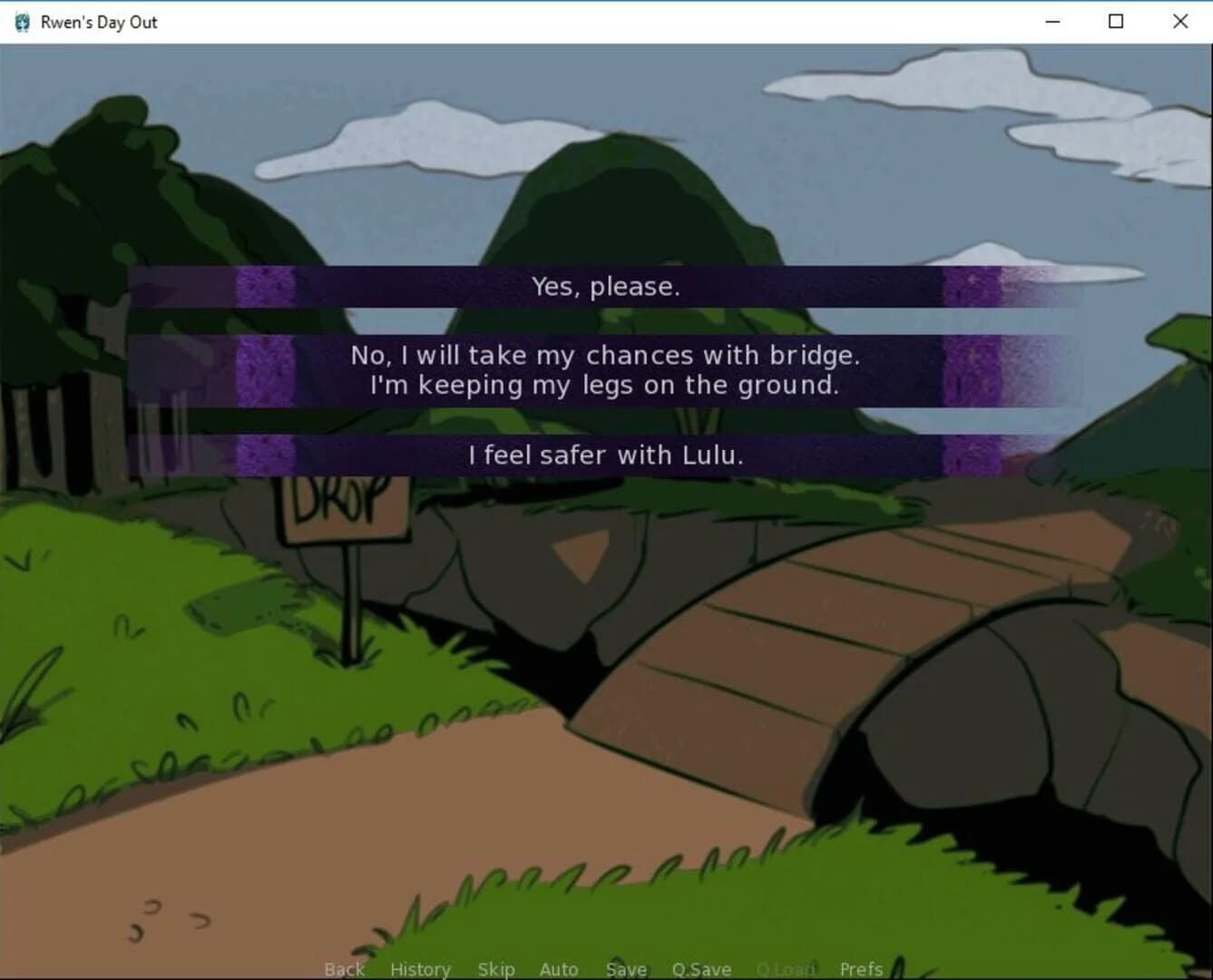This screenshot has height=980, width=1213.
Task: Minimize the game window
Action: (x=1052, y=21)
